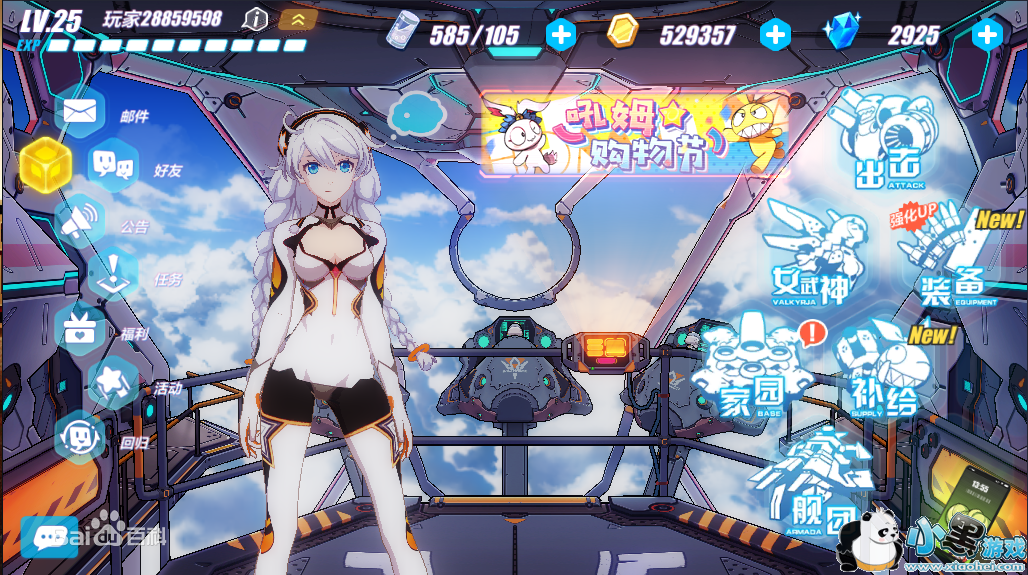Add stamina with the plus button
Screen dimensions: 1028x575
(561, 35)
